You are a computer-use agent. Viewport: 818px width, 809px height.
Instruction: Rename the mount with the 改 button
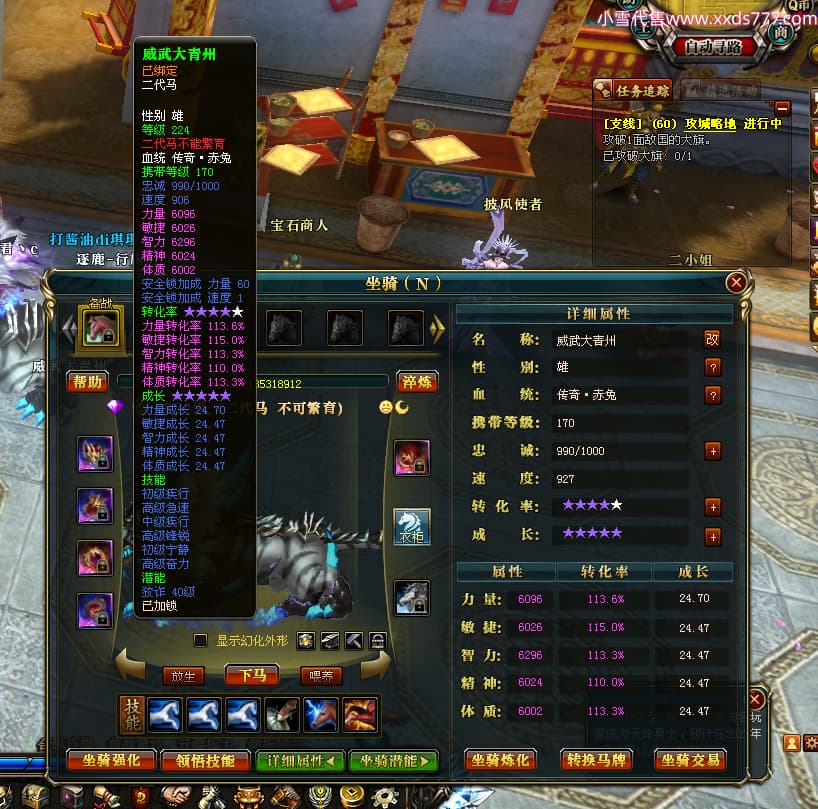712,340
